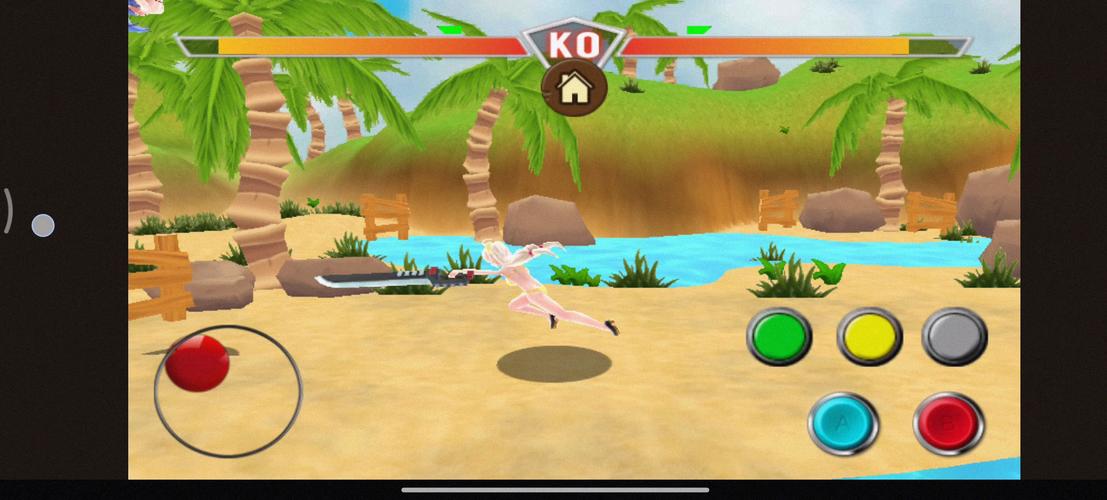
Task: Tap the yellow action button
Action: click(x=868, y=335)
